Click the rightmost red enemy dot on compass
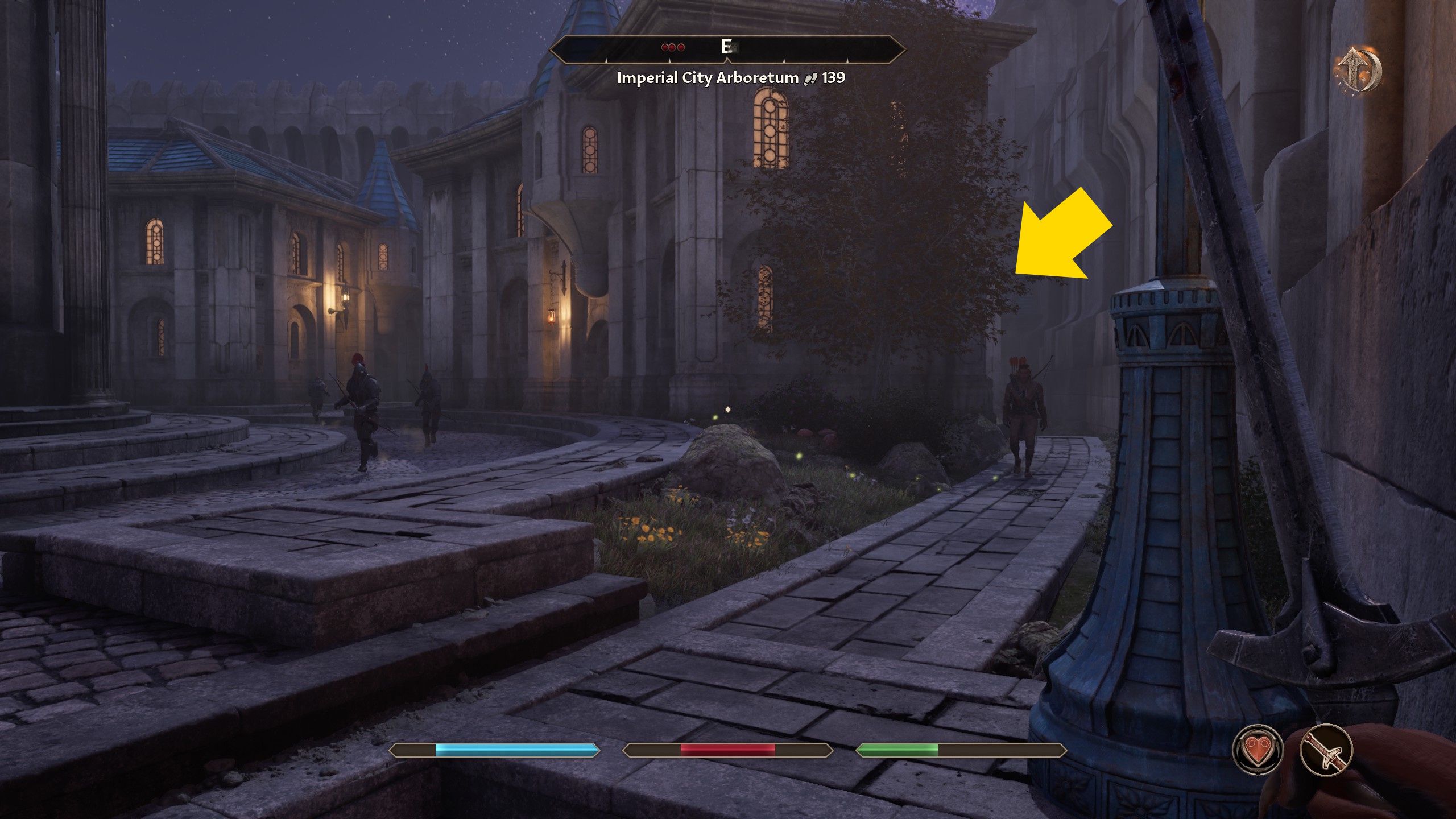Screen dimensions: 1456x819 coord(681,48)
